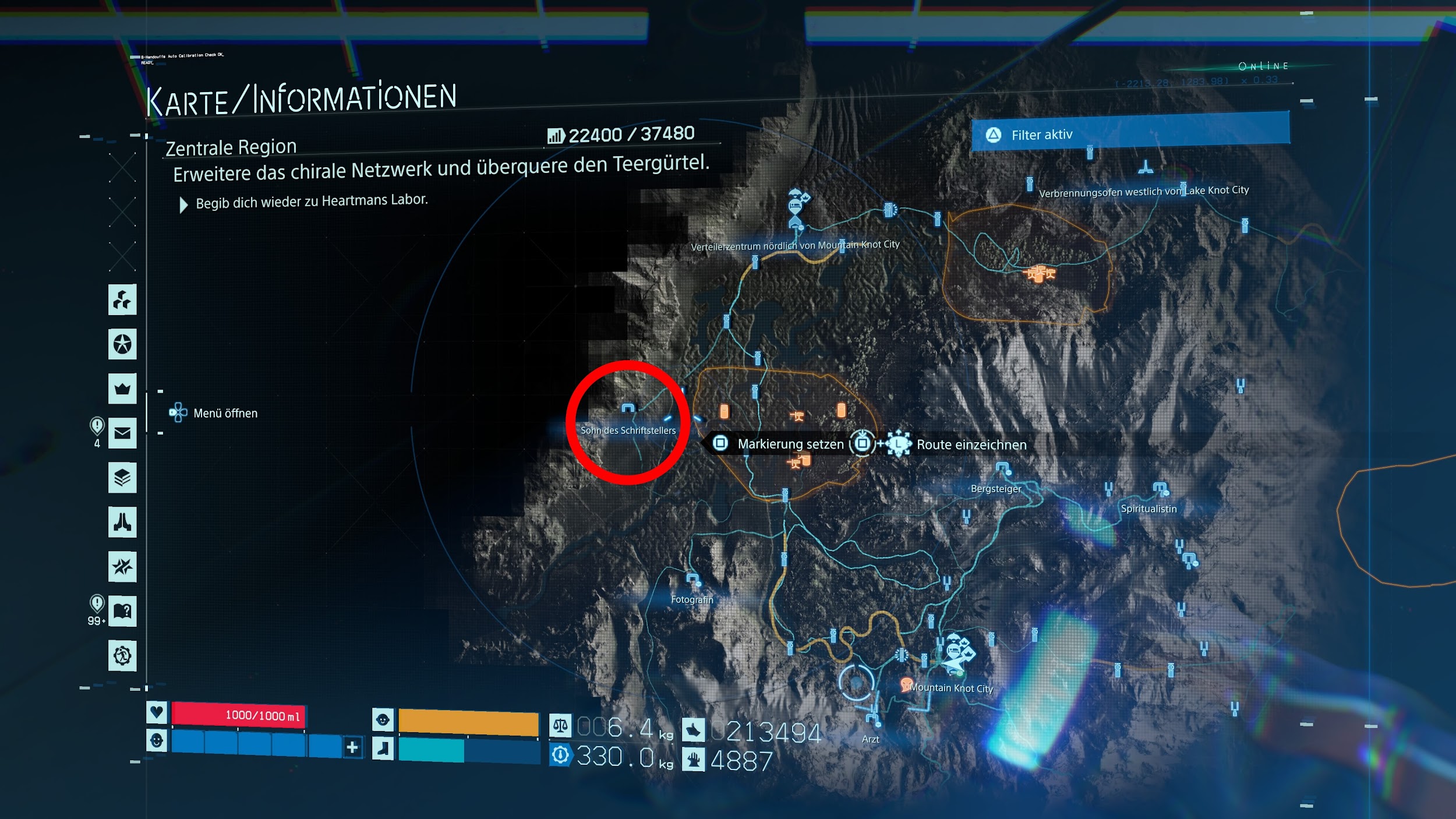The width and height of the screenshot is (1456, 819).
Task: Open the crown icon menu
Action: [122, 389]
